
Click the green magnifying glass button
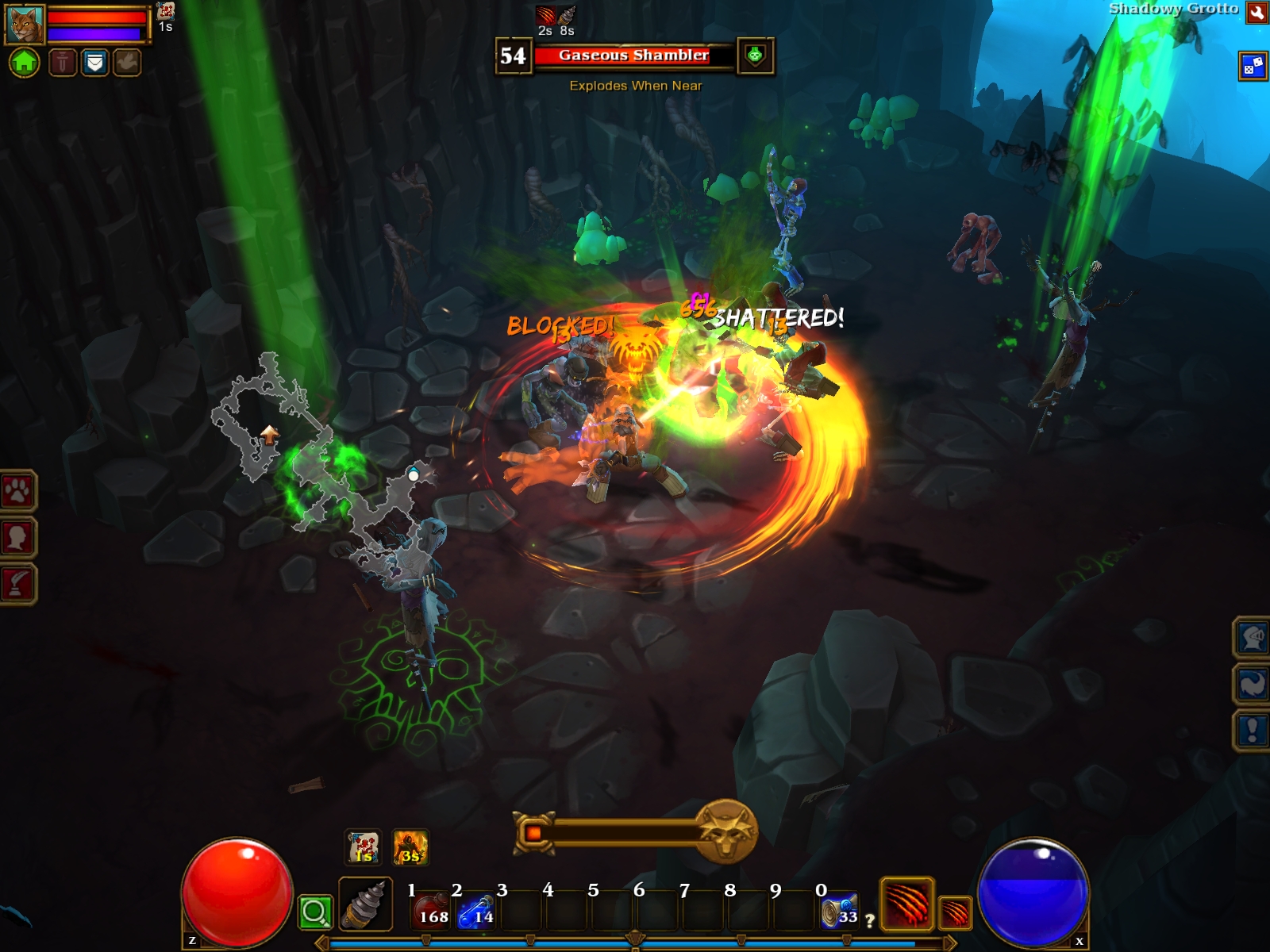(x=314, y=912)
